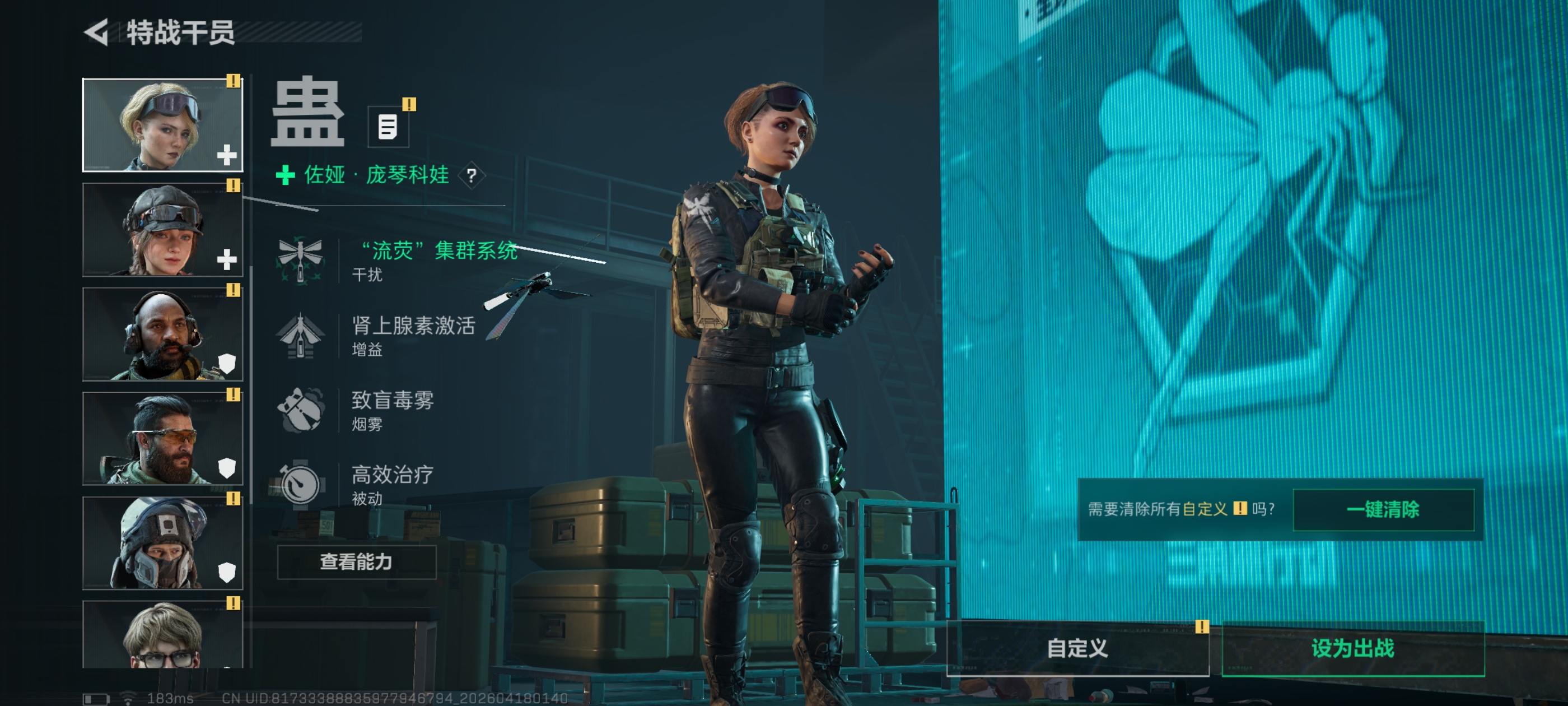Viewport: 1568px width, 706px height.
Task: Go back using the arrow beside 特战干员
Action: [x=97, y=32]
